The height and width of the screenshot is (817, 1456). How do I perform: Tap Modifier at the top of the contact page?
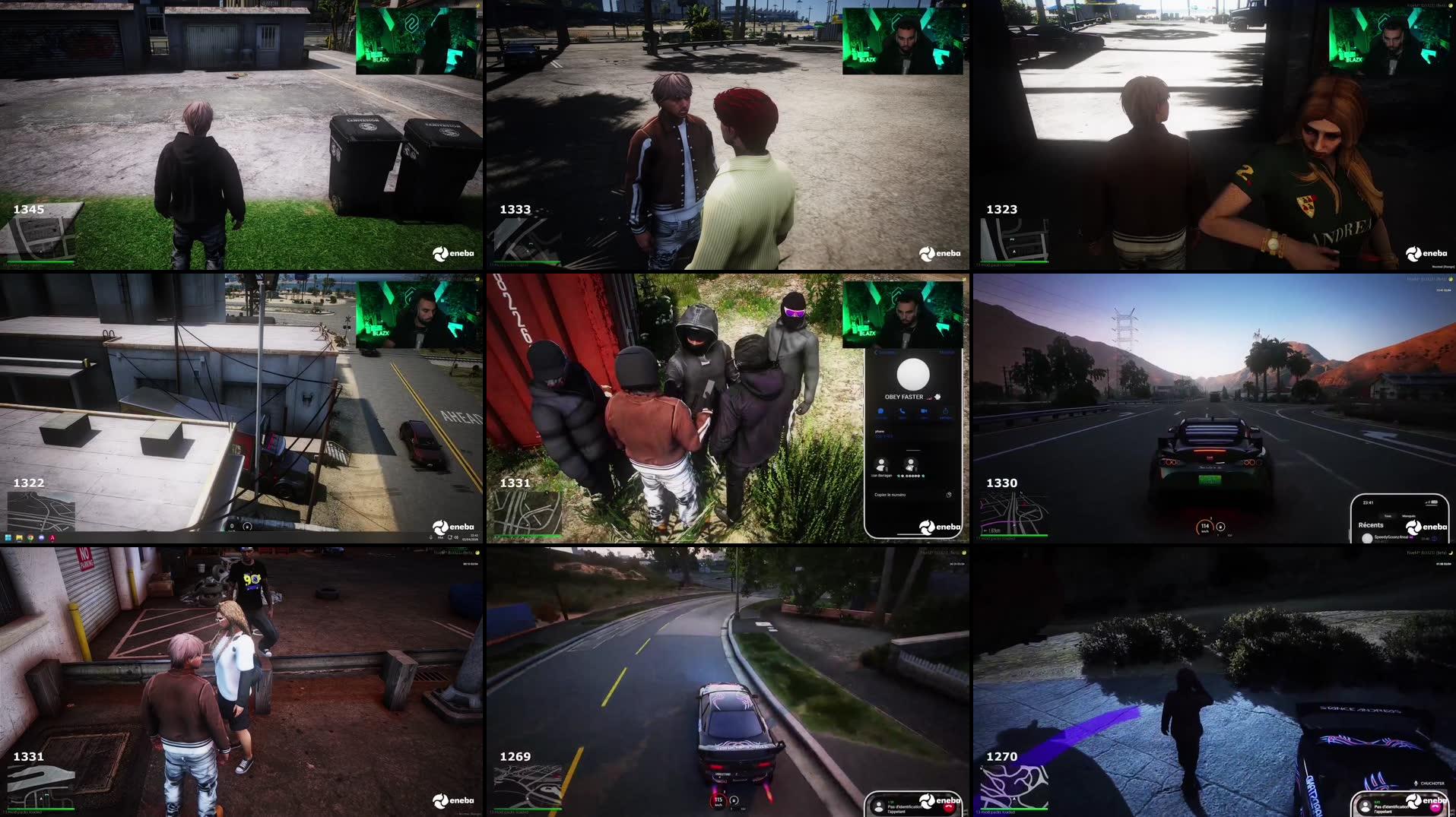(x=947, y=352)
